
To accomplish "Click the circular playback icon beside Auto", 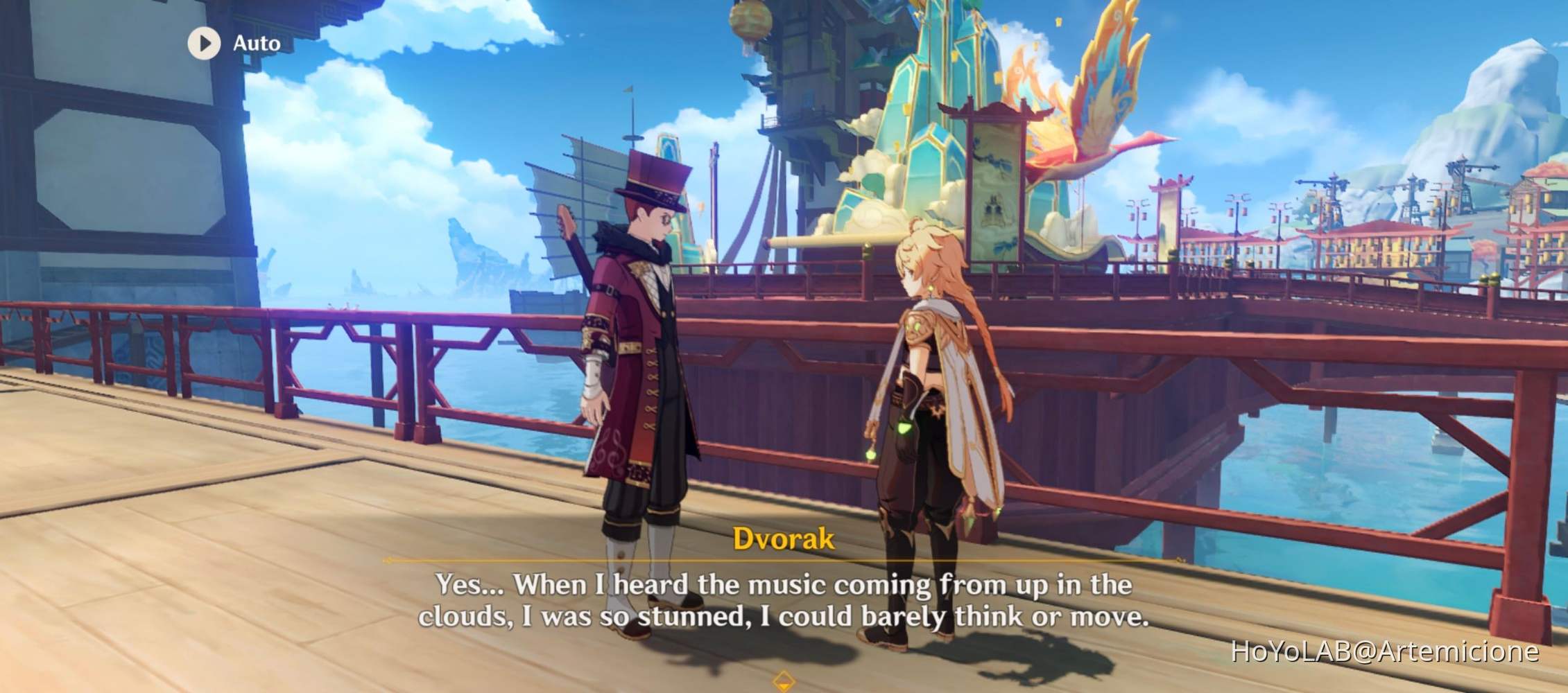I will (203, 43).
